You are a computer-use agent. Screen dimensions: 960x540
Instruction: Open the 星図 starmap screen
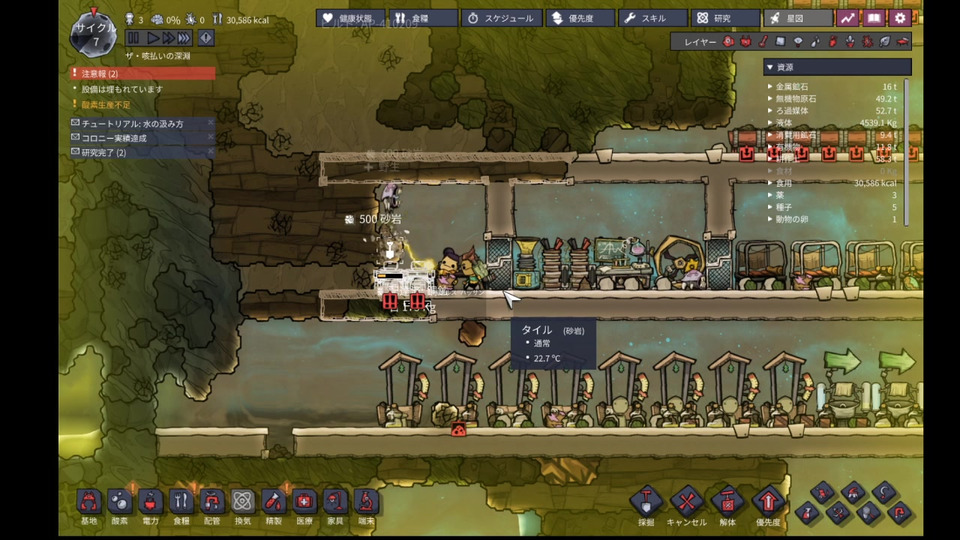(x=798, y=18)
